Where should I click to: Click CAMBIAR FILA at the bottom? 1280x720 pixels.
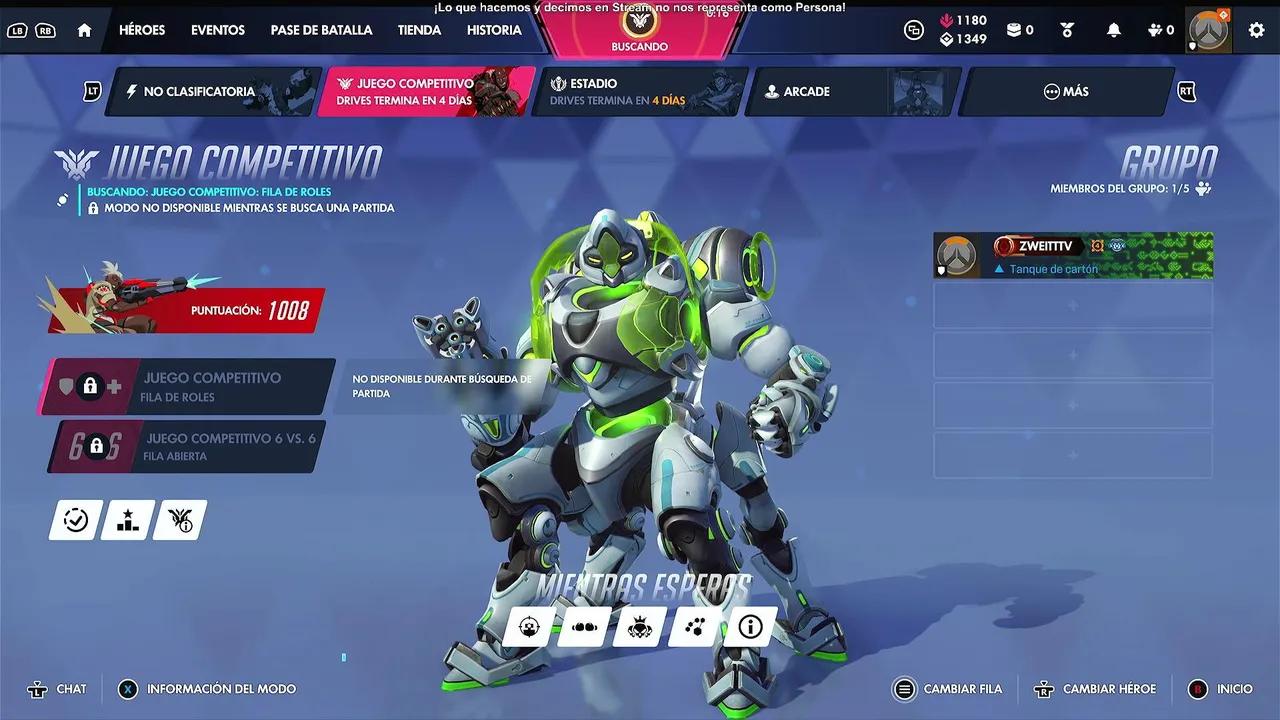[948, 689]
